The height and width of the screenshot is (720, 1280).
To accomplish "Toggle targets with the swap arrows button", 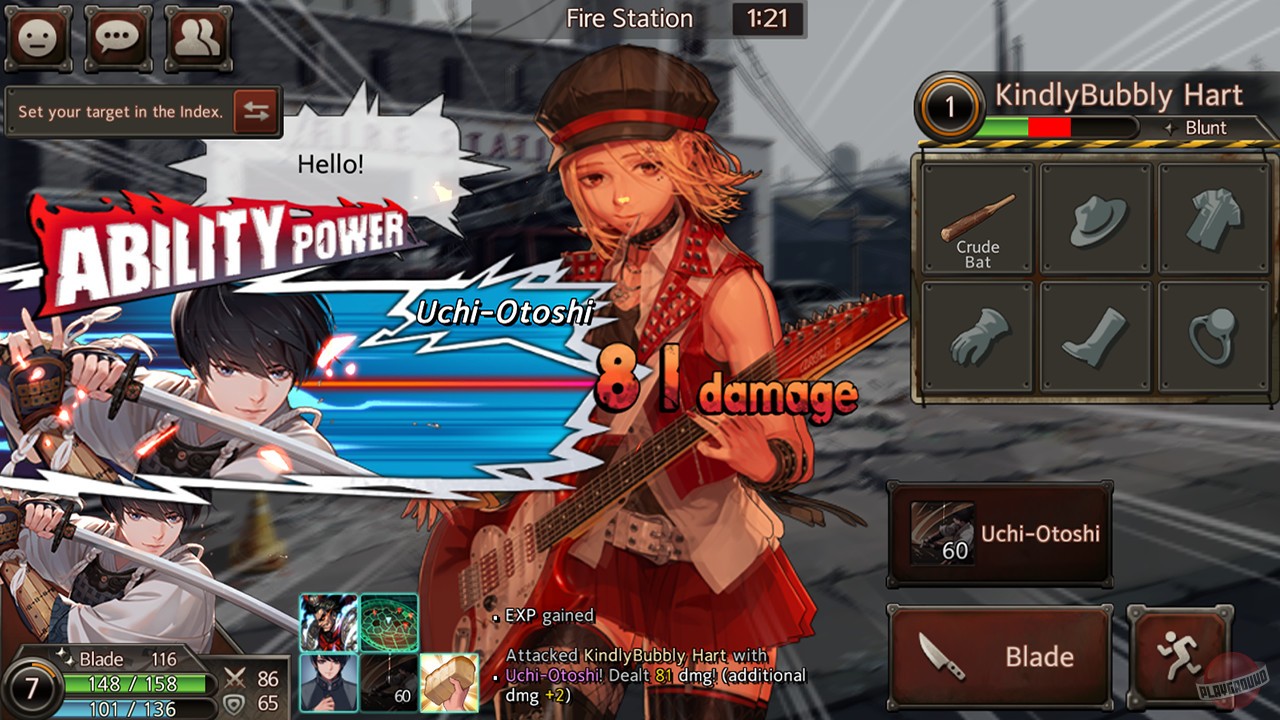I will pyautogui.click(x=258, y=111).
